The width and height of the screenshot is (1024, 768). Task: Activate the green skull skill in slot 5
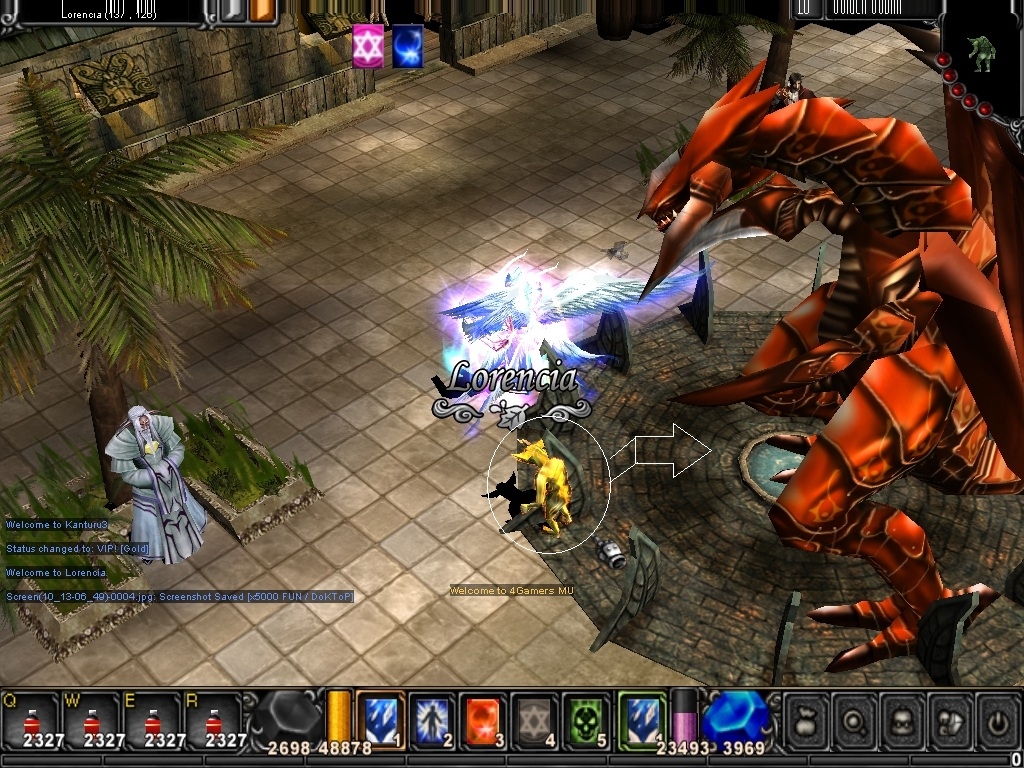tap(588, 720)
